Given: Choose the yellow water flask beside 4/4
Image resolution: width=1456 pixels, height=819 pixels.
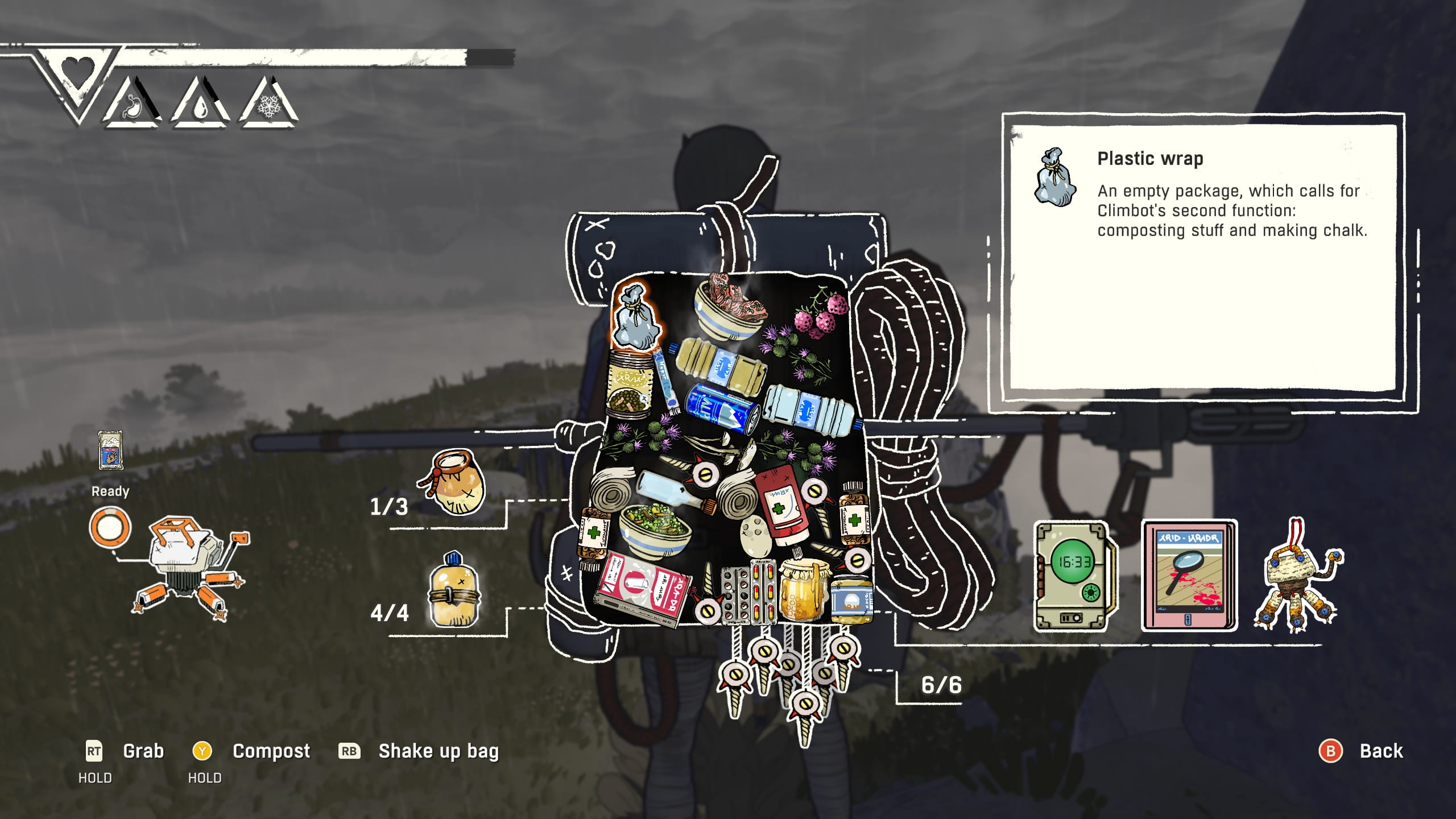Looking at the screenshot, I should (453, 590).
